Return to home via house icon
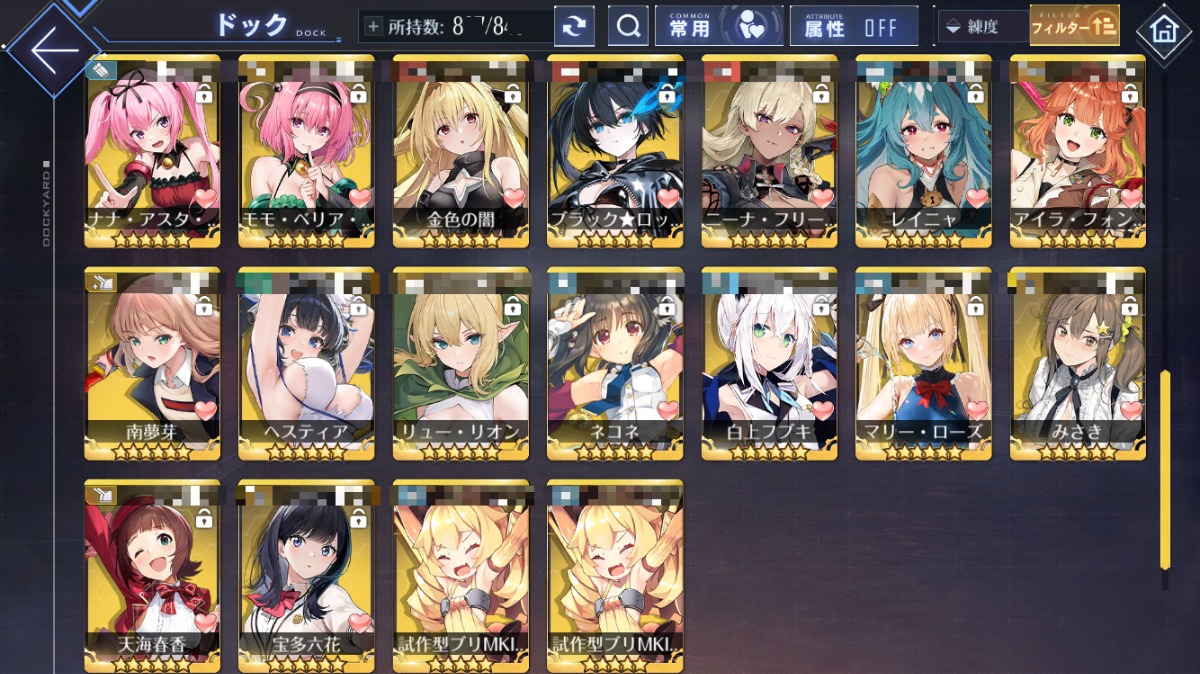Viewport: 1200px width, 674px height. [x=1164, y=30]
